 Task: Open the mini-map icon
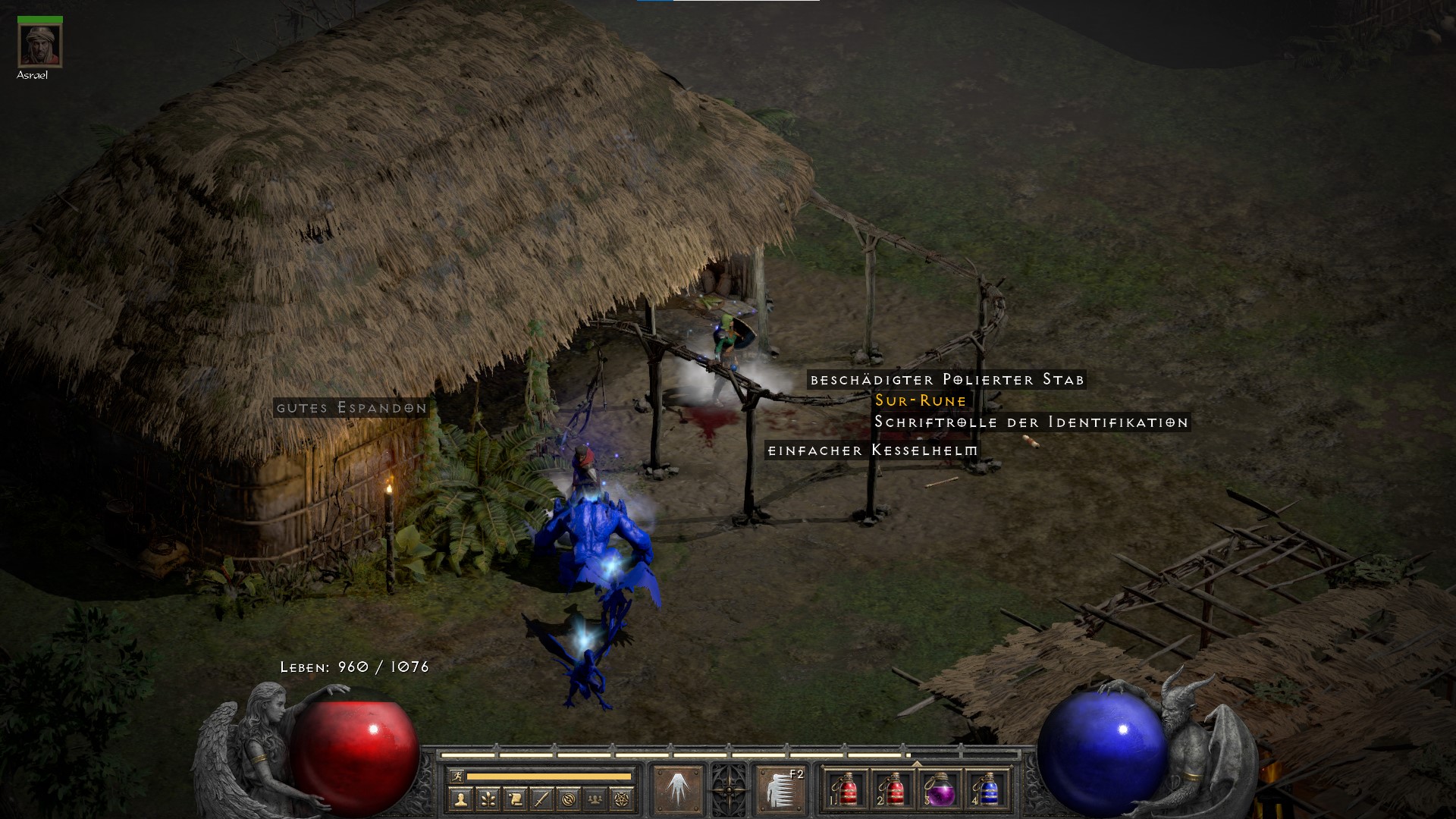(570, 799)
